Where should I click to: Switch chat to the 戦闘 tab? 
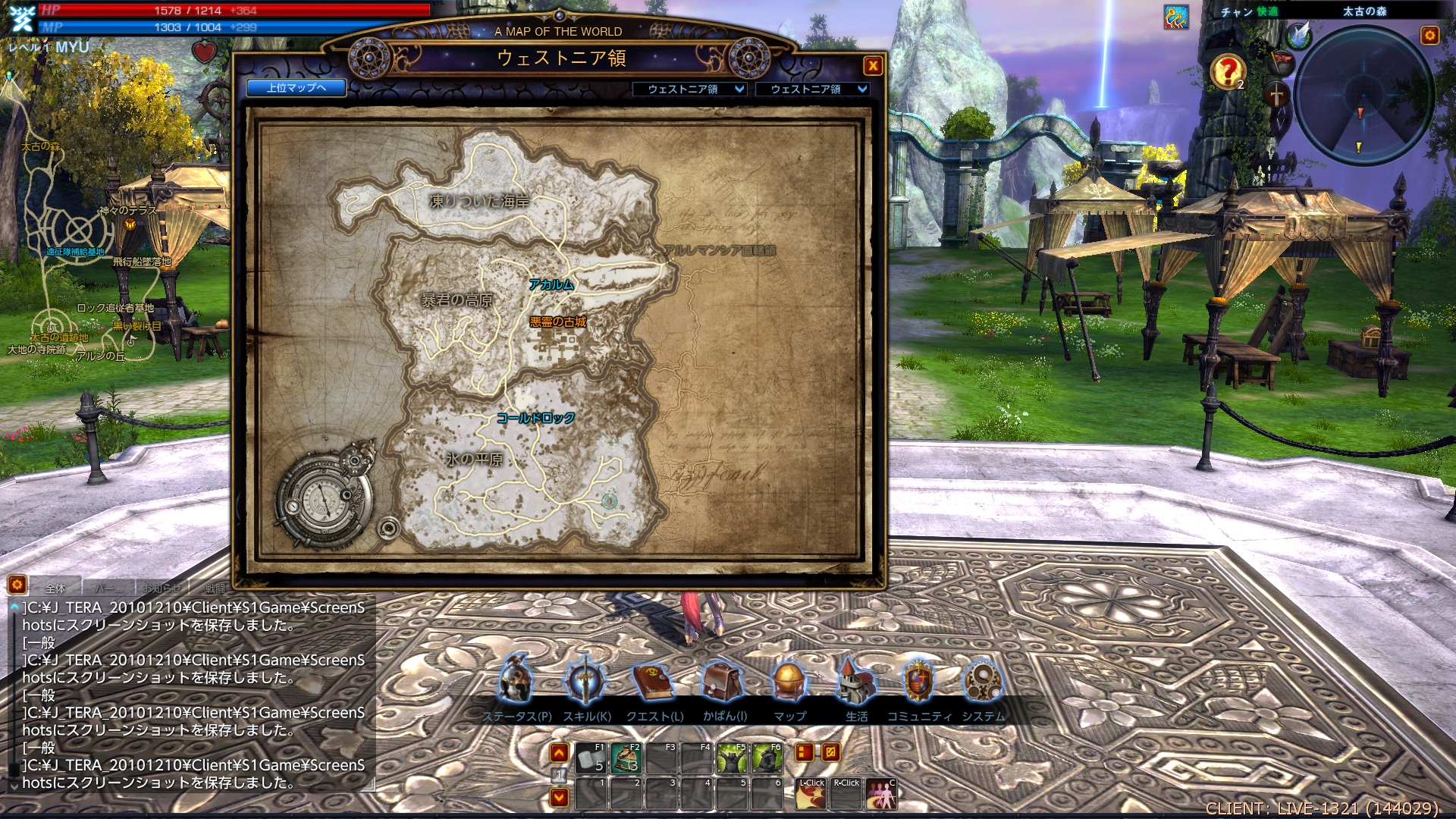[215, 588]
